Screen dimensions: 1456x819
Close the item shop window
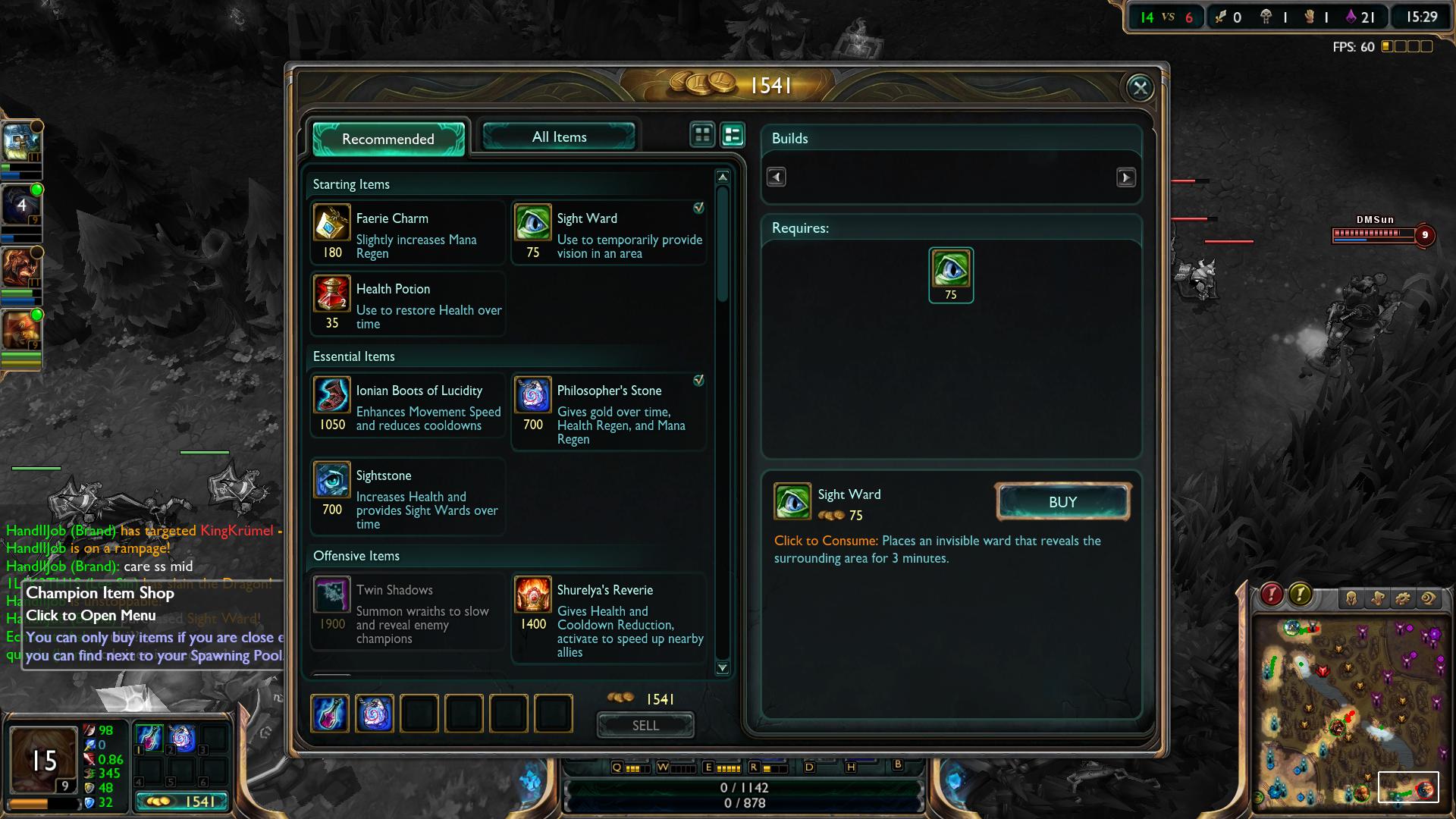tap(1140, 88)
